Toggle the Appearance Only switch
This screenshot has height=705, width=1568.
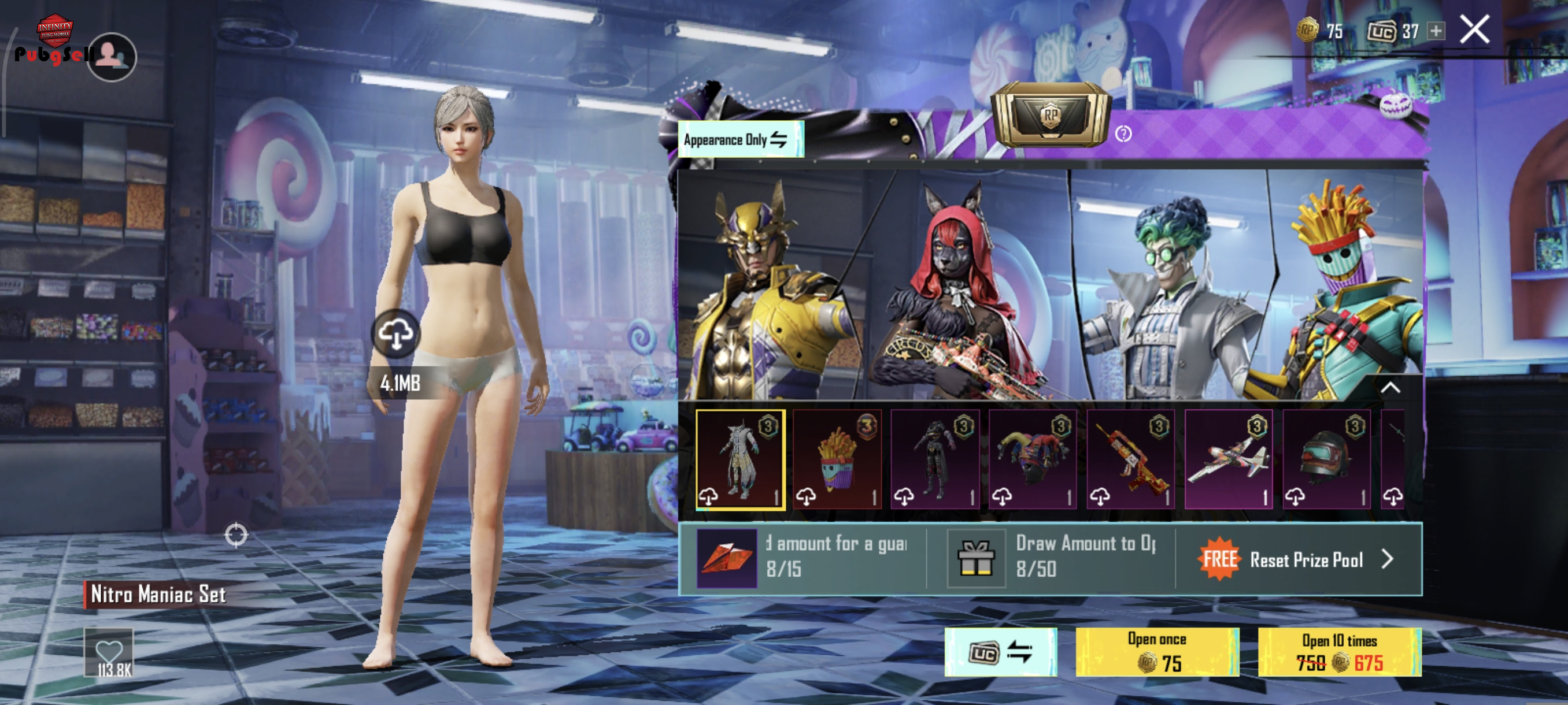(x=741, y=140)
